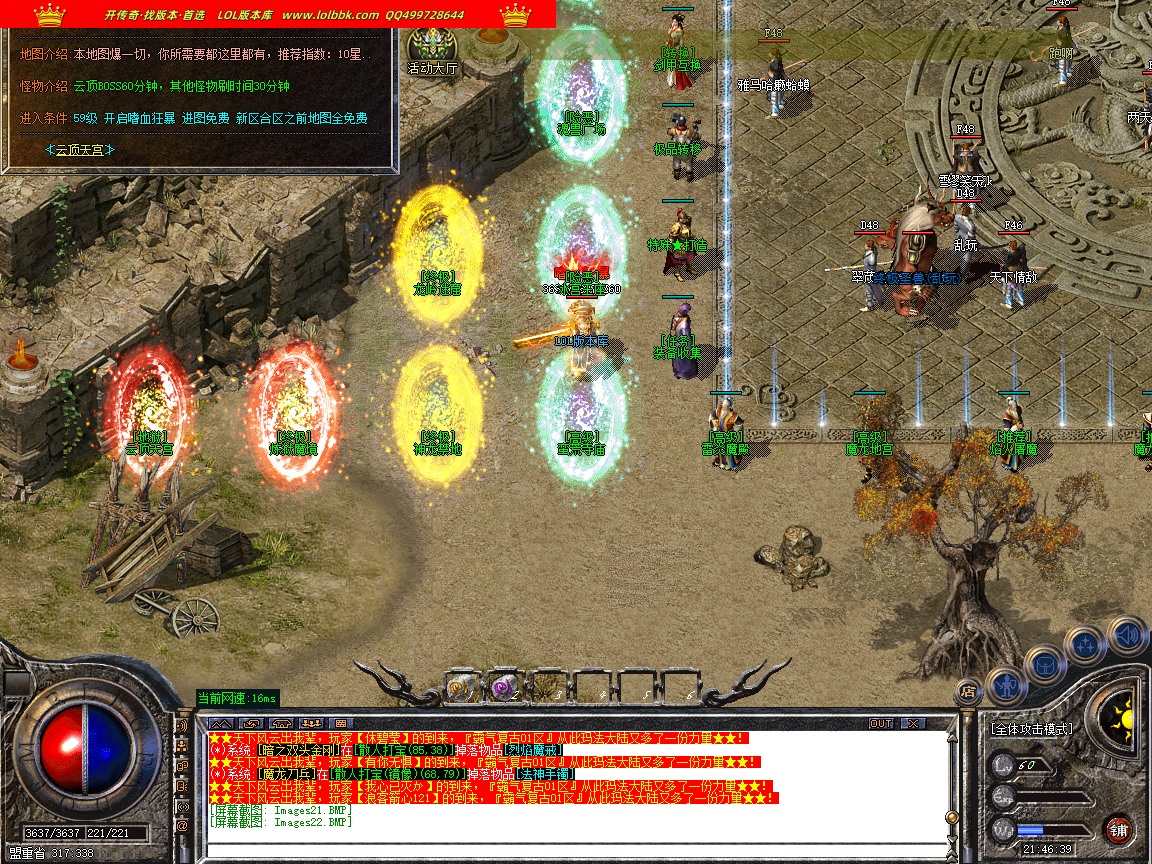Use the purple swirl hotbar item
This screenshot has height=864, width=1152.
pos(504,687)
